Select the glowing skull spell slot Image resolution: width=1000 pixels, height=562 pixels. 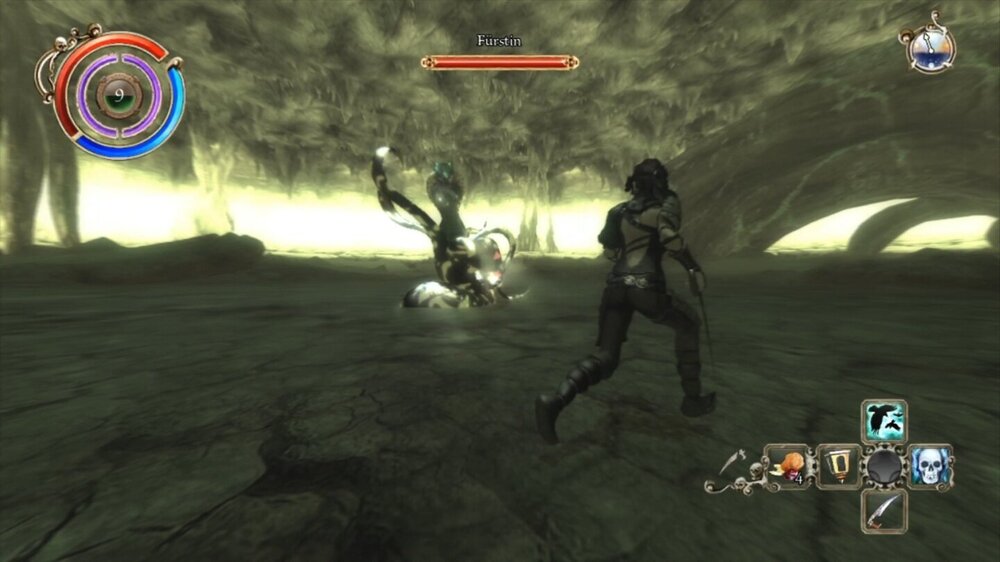click(x=929, y=466)
